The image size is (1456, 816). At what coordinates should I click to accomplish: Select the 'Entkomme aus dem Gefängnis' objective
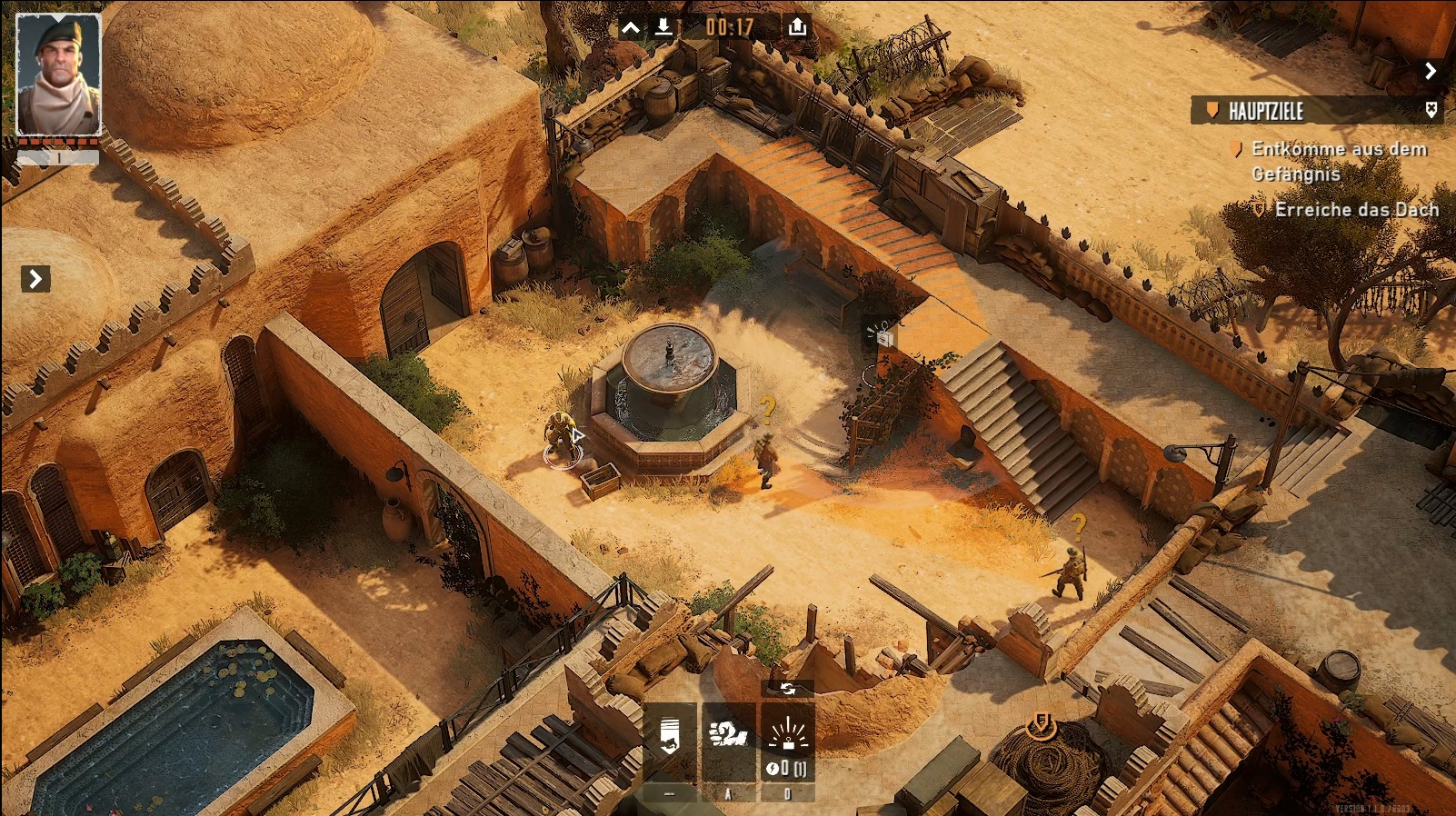(1338, 161)
